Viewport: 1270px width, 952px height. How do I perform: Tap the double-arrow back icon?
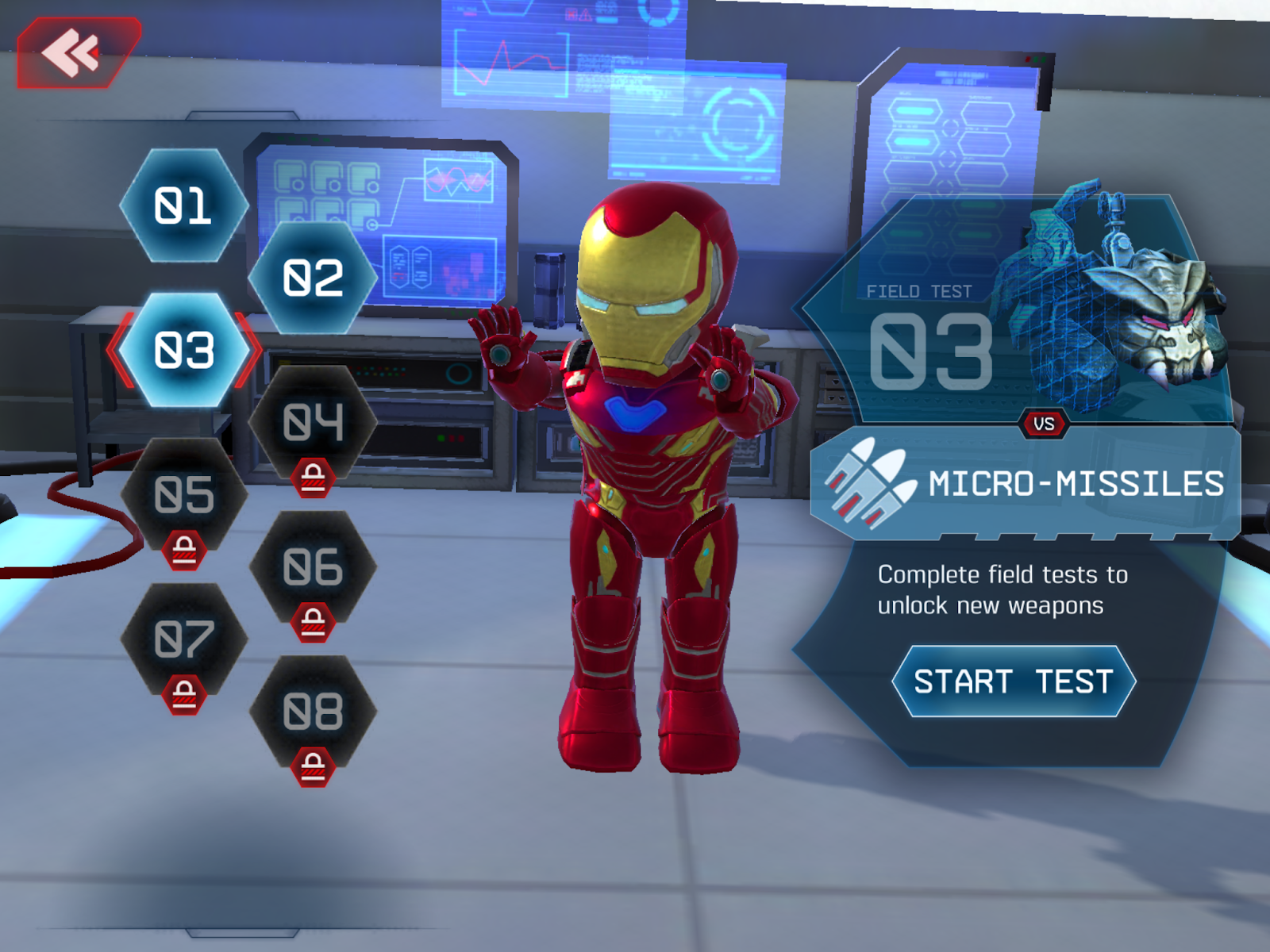[70, 52]
